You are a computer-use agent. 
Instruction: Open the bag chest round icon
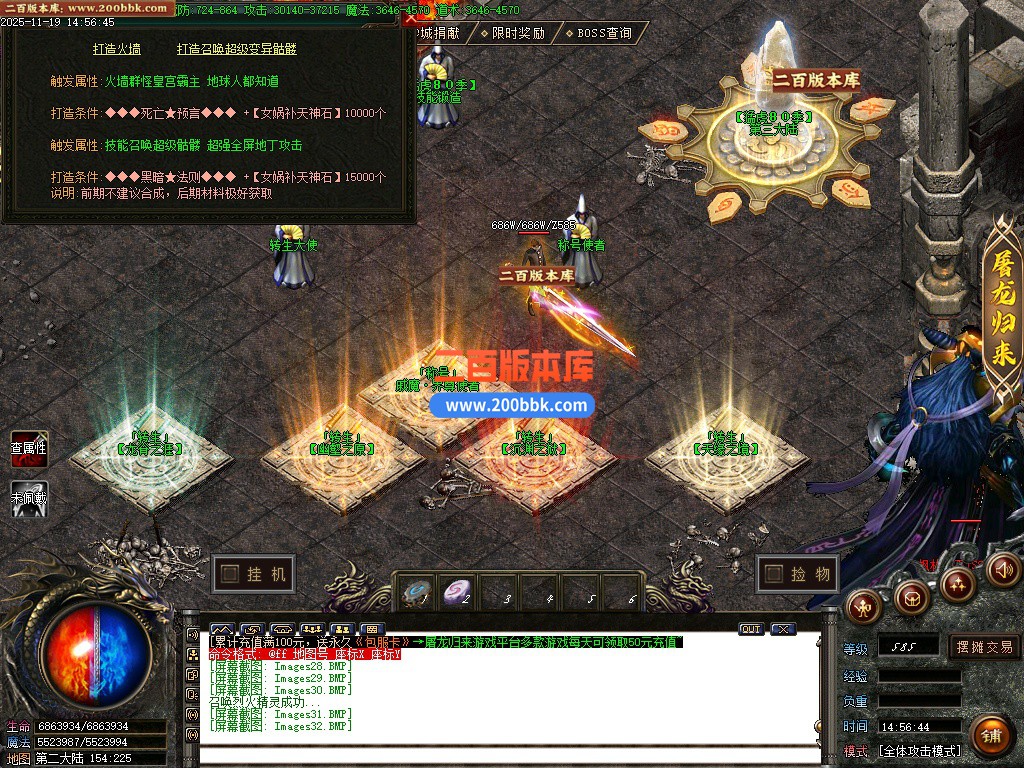[x=911, y=597]
